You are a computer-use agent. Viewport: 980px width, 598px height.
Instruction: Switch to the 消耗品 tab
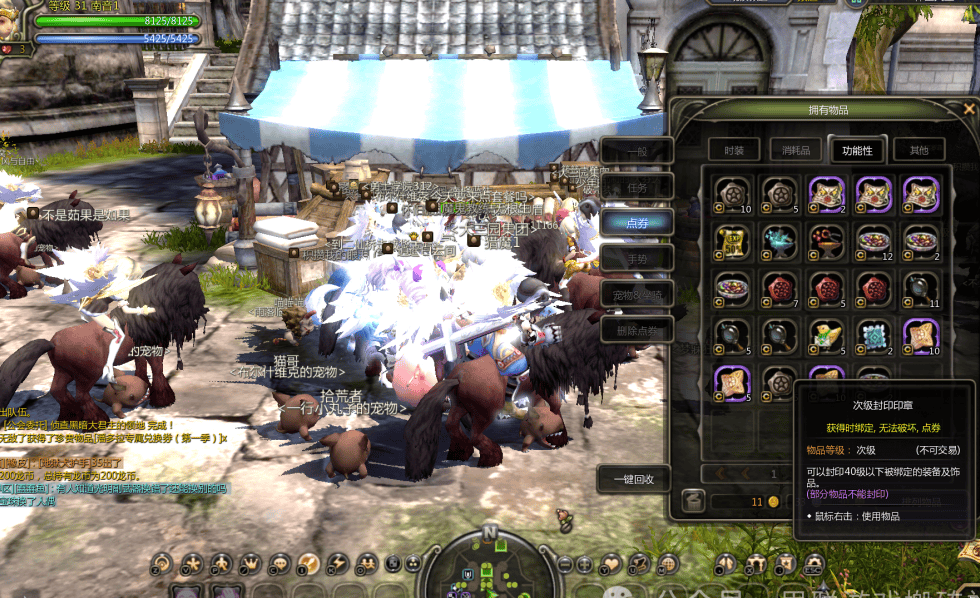795,150
